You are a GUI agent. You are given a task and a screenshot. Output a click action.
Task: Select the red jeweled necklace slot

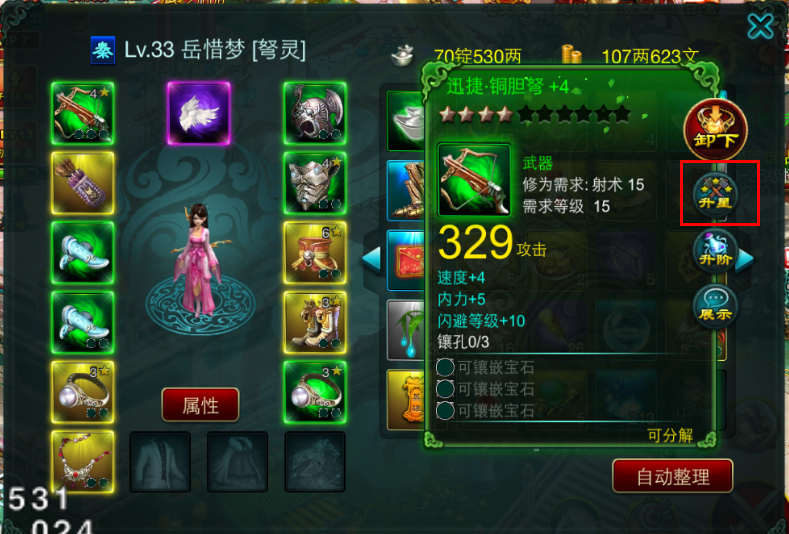(x=83, y=461)
